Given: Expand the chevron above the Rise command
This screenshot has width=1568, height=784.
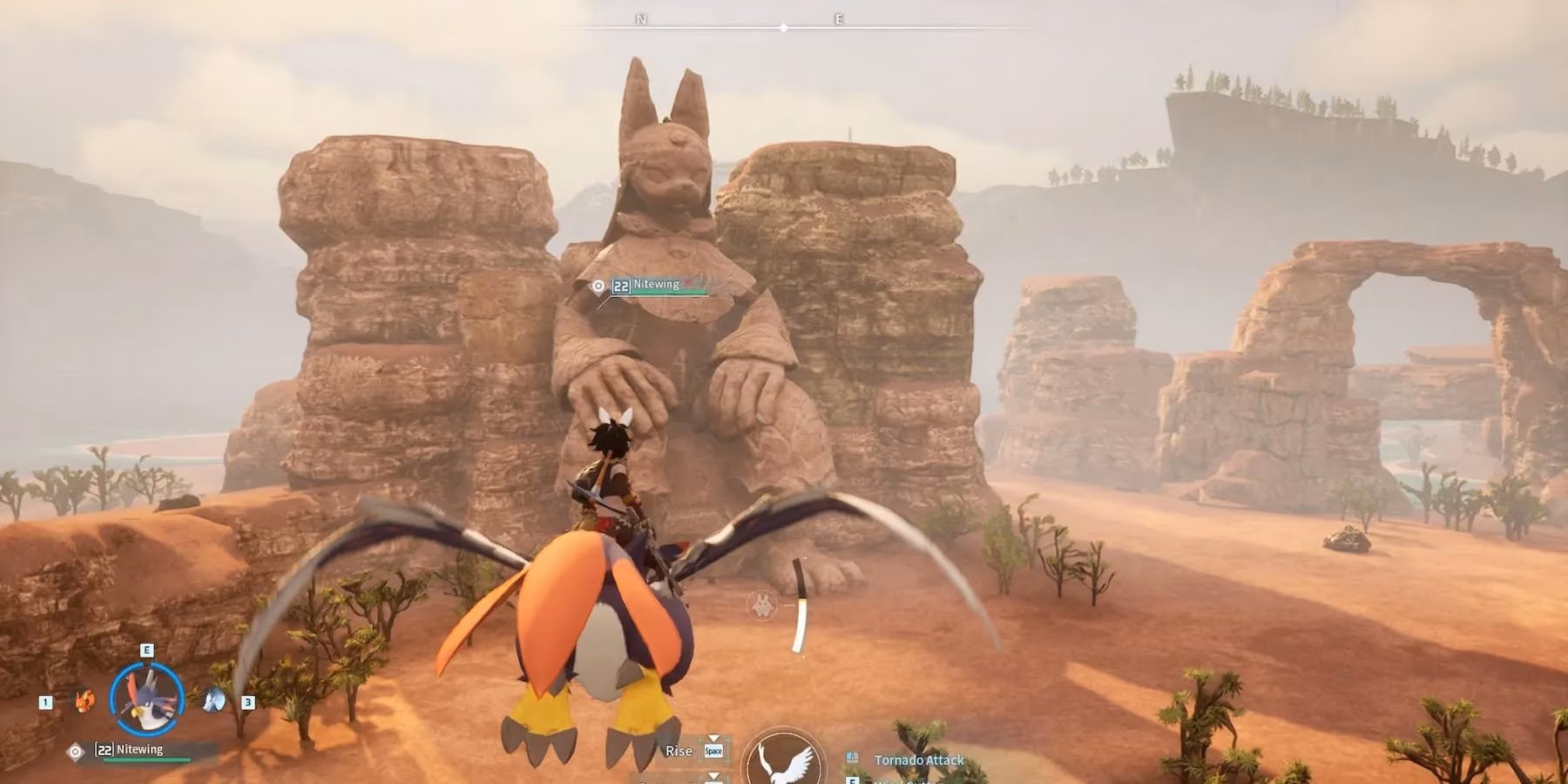Looking at the screenshot, I should (x=713, y=737).
